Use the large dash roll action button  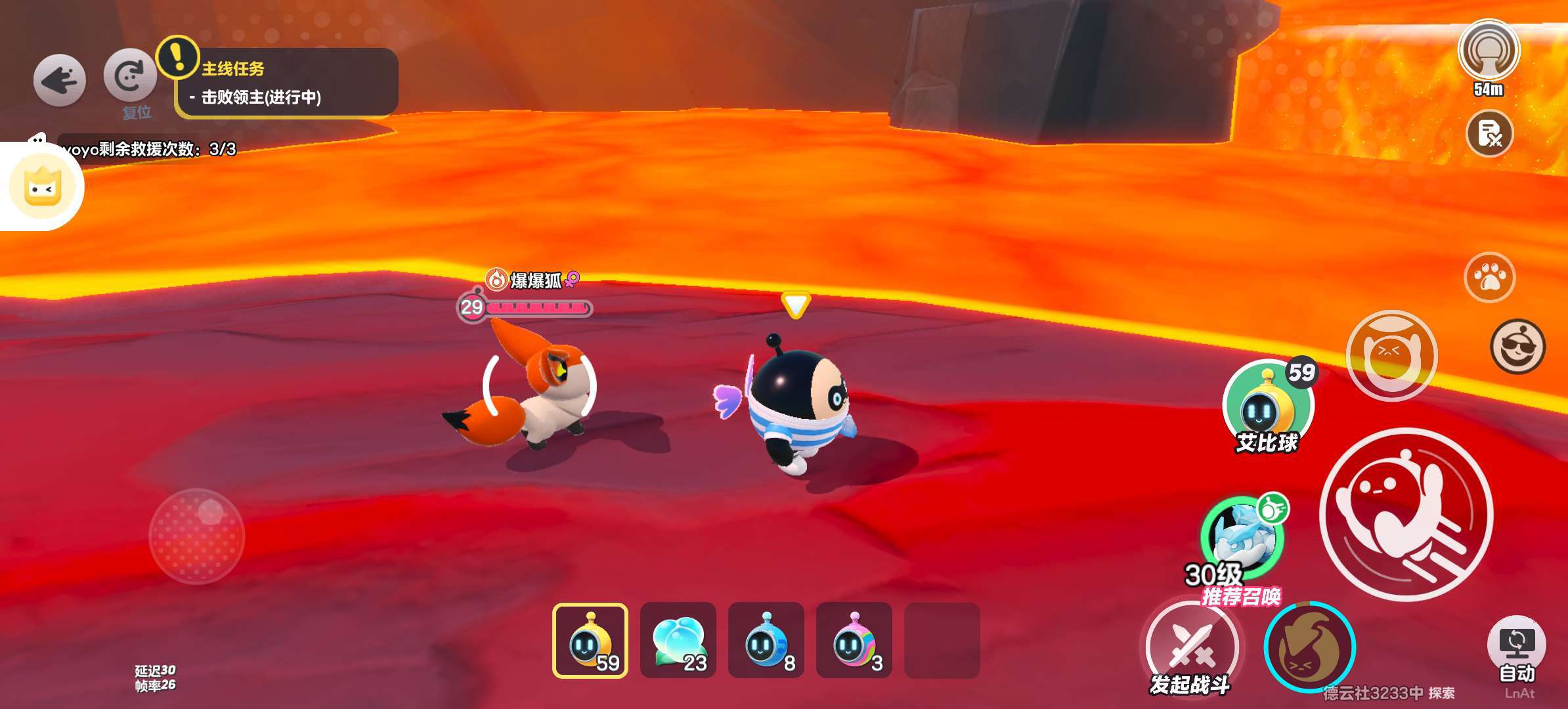(x=1406, y=514)
